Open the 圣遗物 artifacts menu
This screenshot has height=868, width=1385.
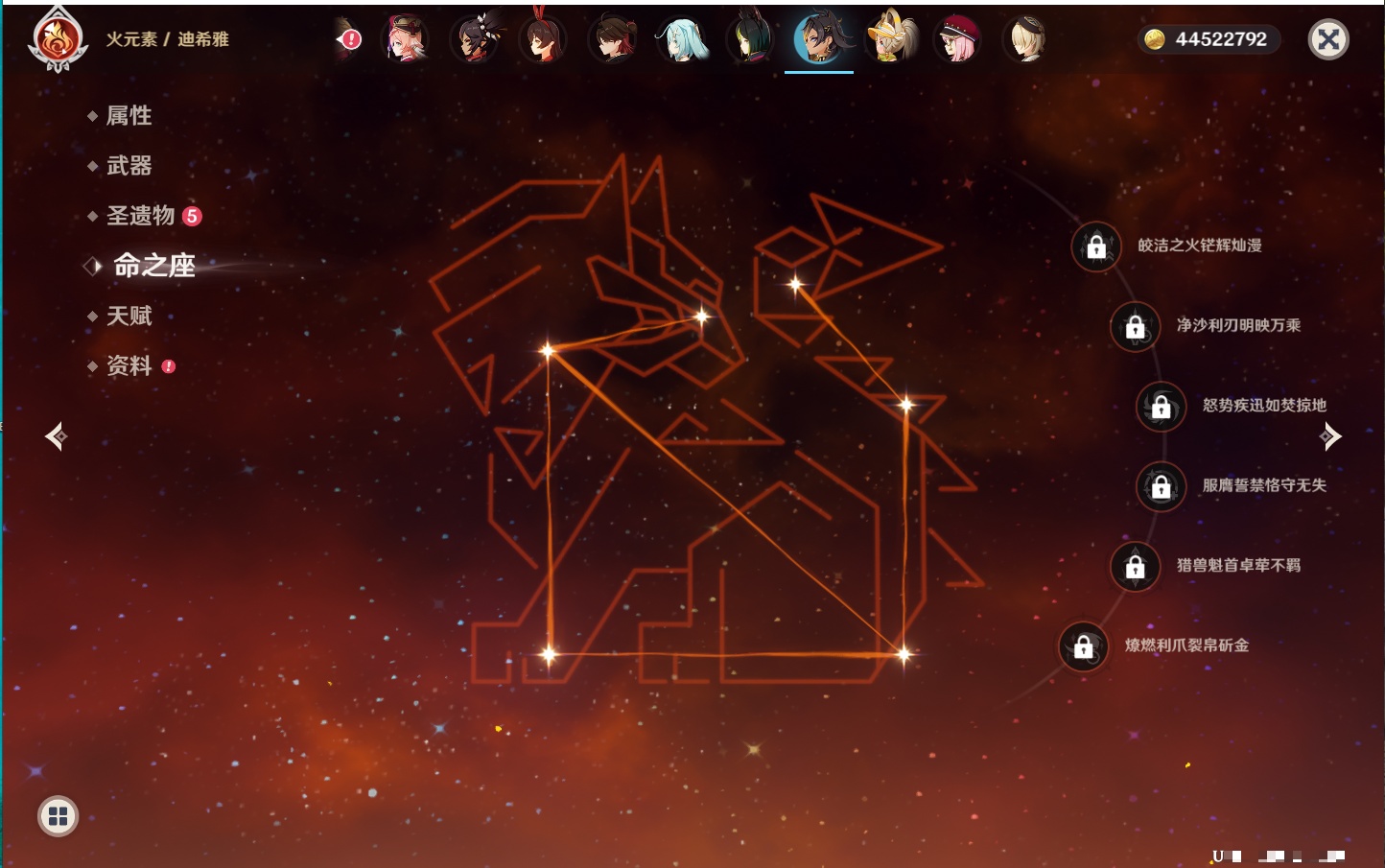(x=140, y=216)
